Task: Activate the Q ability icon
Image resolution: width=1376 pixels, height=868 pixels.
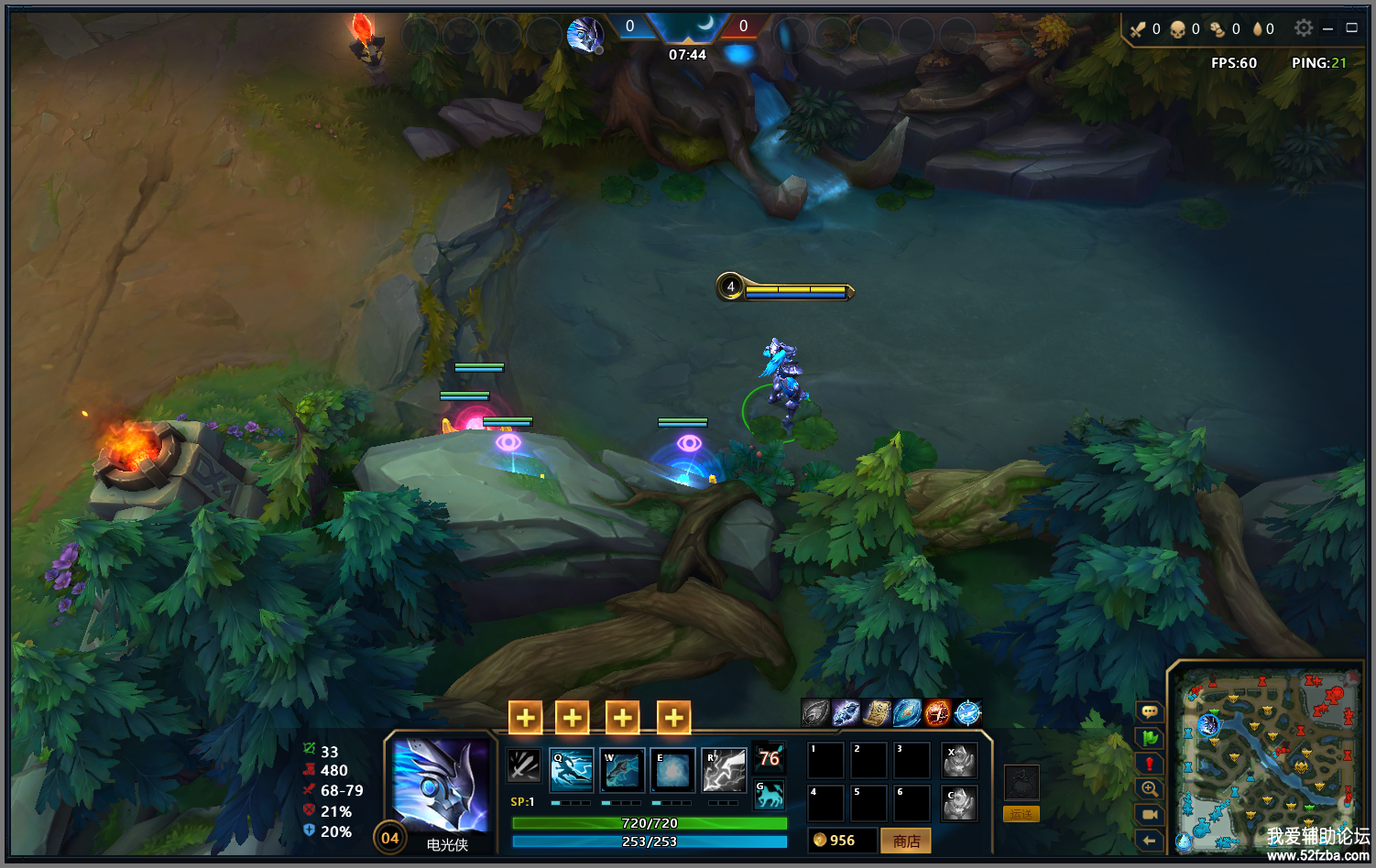Action: (572, 770)
